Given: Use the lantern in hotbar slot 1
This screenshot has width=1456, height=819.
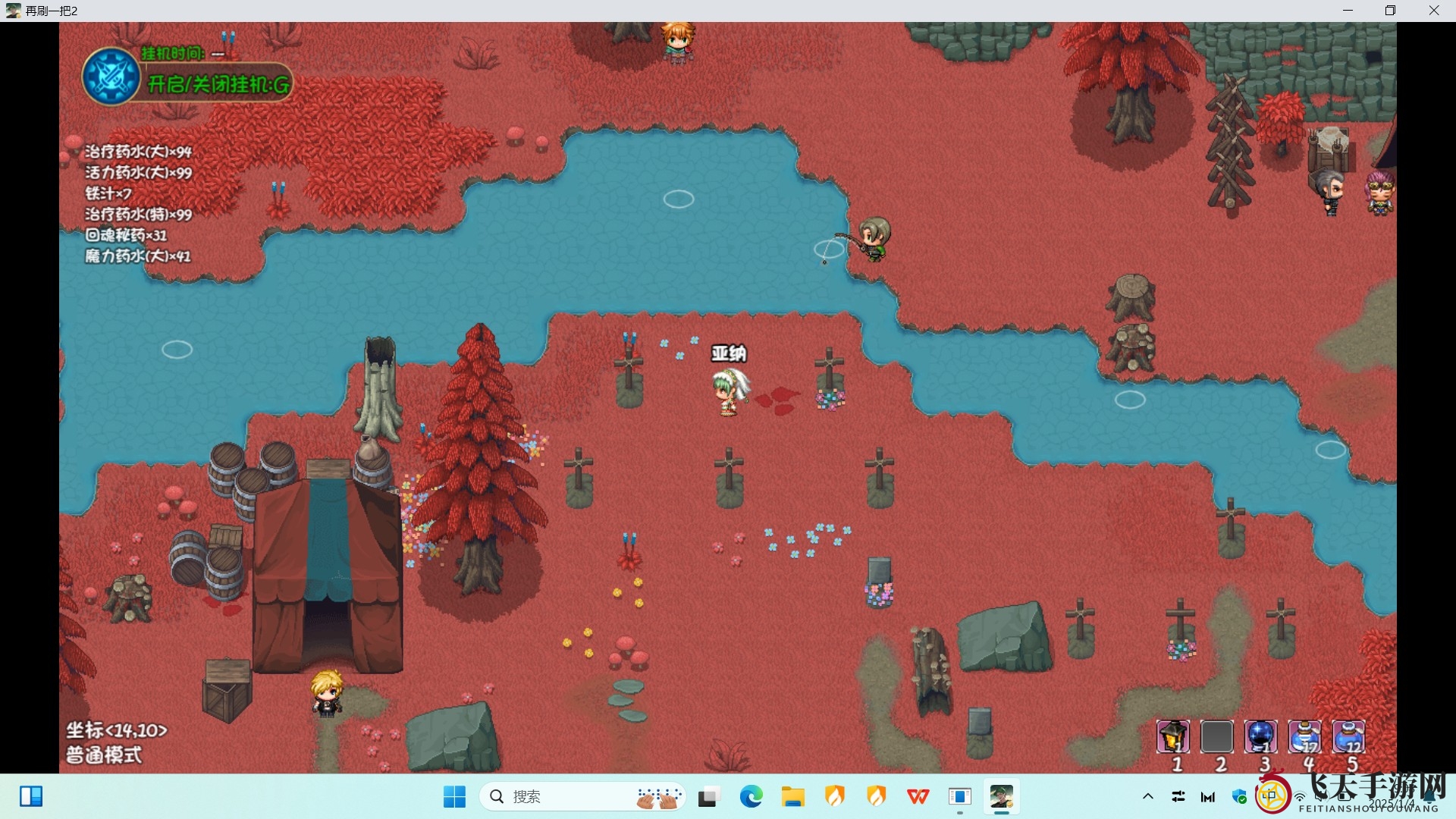Looking at the screenshot, I should coord(1172,736).
